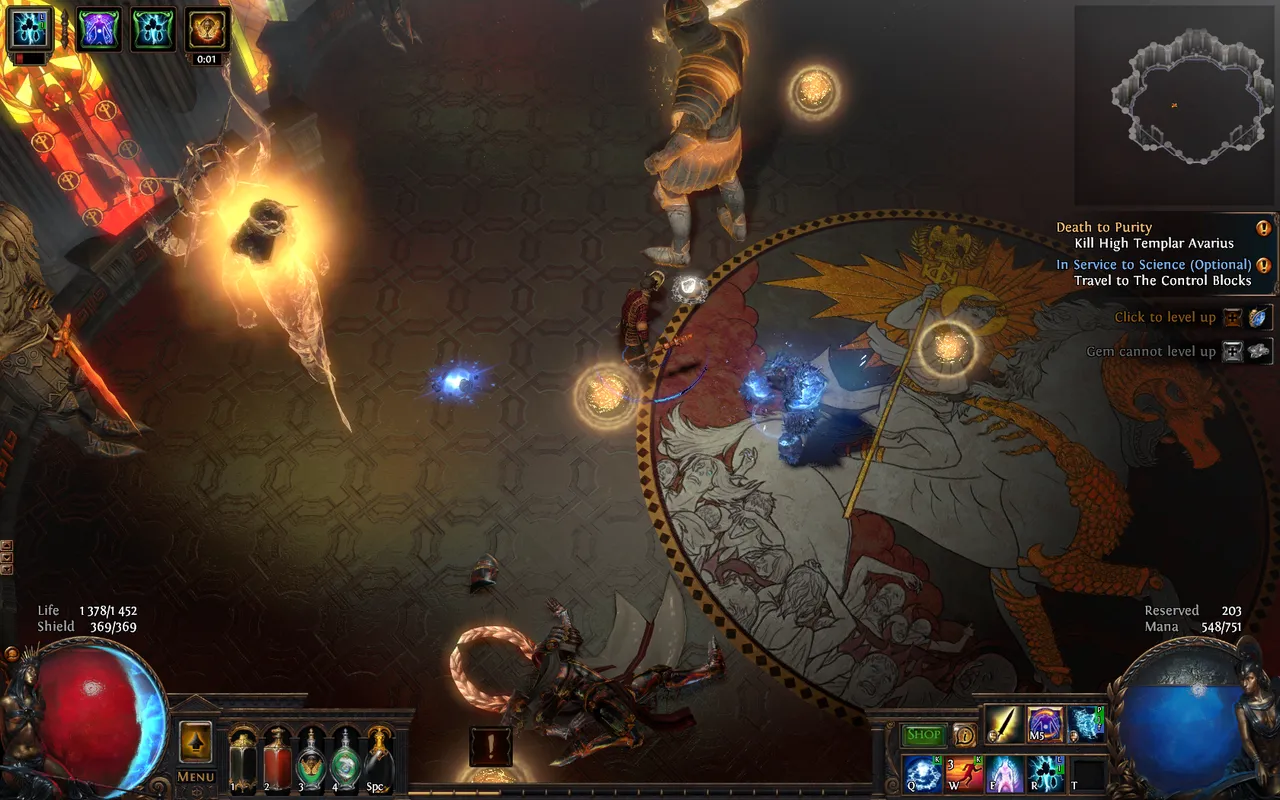Use the flask bound to Spc
Viewport: 1280px width, 800px height.
point(379,759)
